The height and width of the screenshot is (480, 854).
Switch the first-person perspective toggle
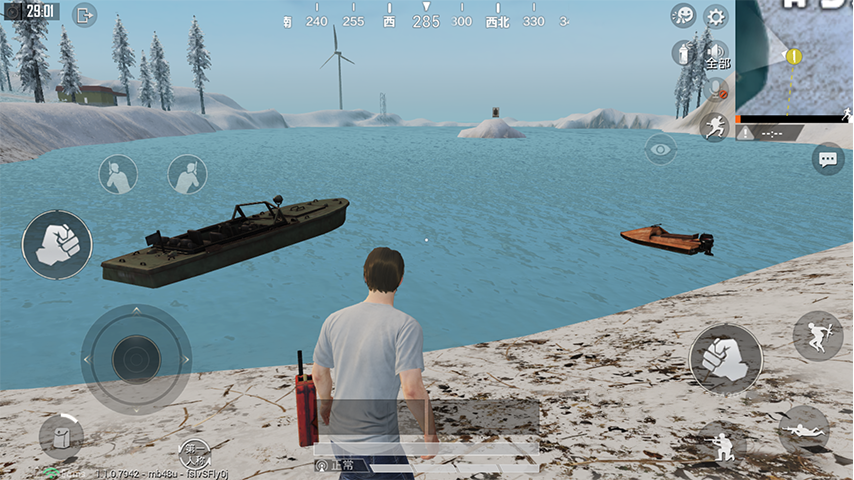[x=194, y=451]
